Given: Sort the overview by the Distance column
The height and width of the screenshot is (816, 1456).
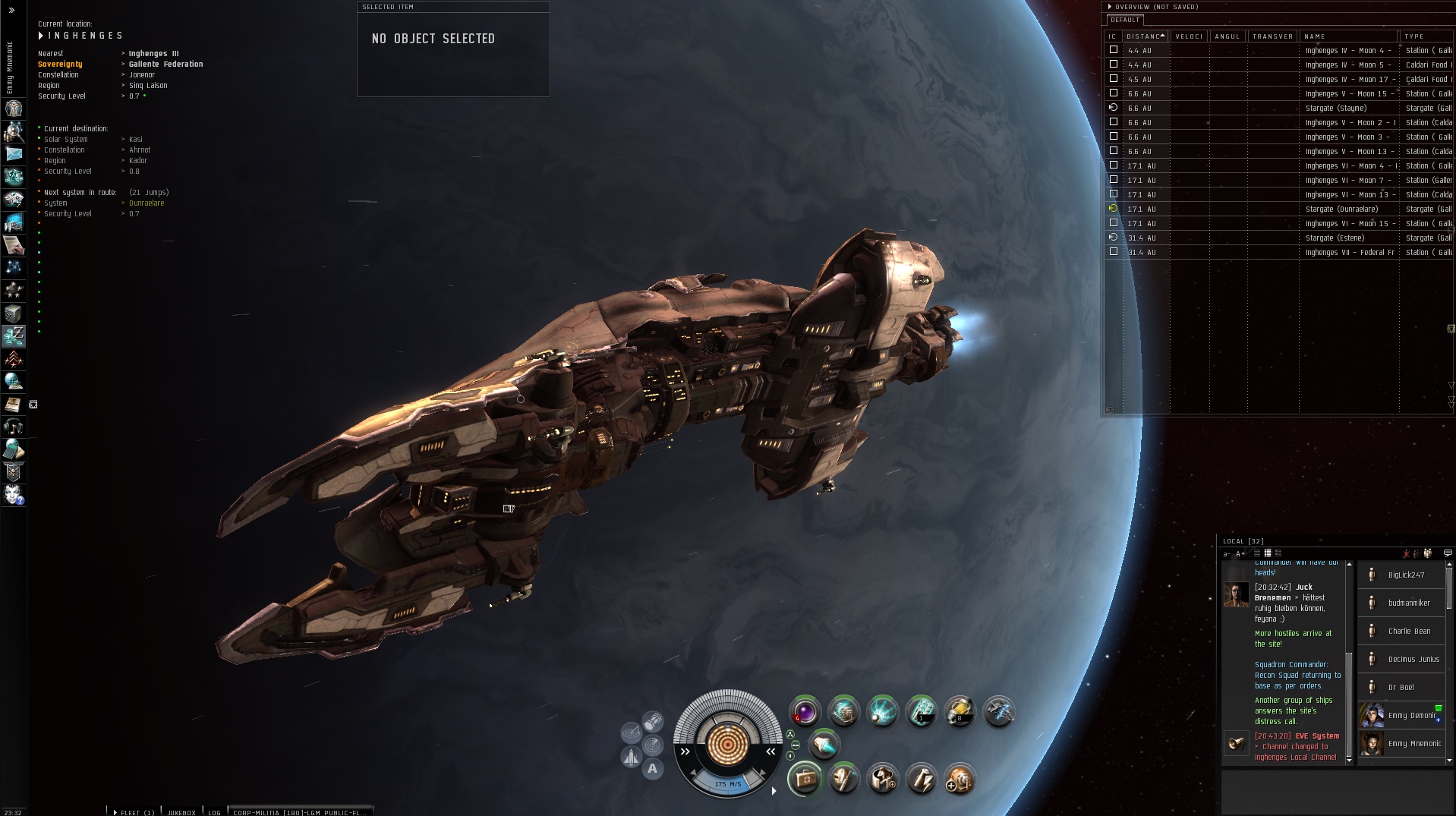Looking at the screenshot, I should pos(1146,36).
